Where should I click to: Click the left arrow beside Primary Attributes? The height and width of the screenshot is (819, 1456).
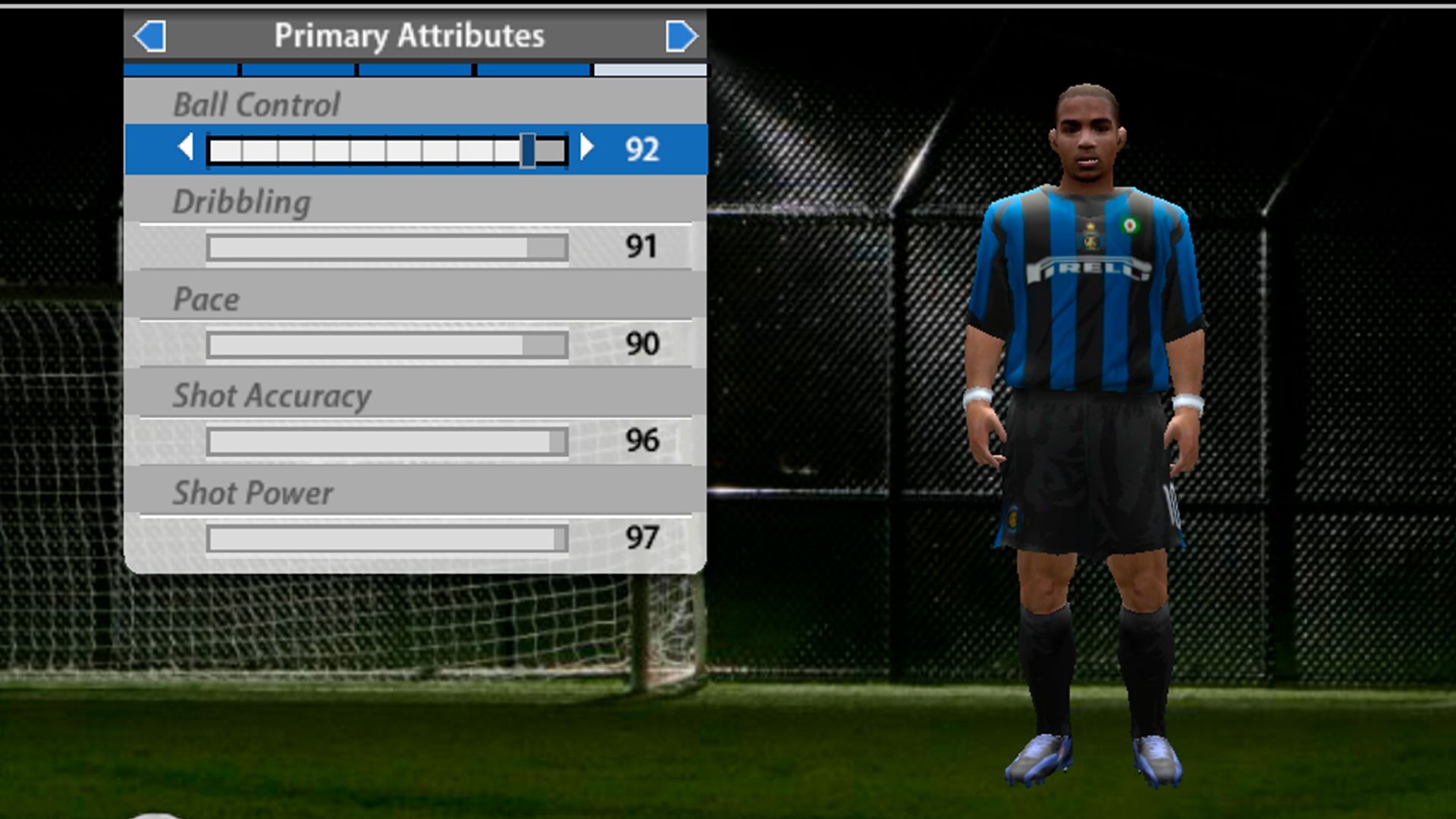149,35
